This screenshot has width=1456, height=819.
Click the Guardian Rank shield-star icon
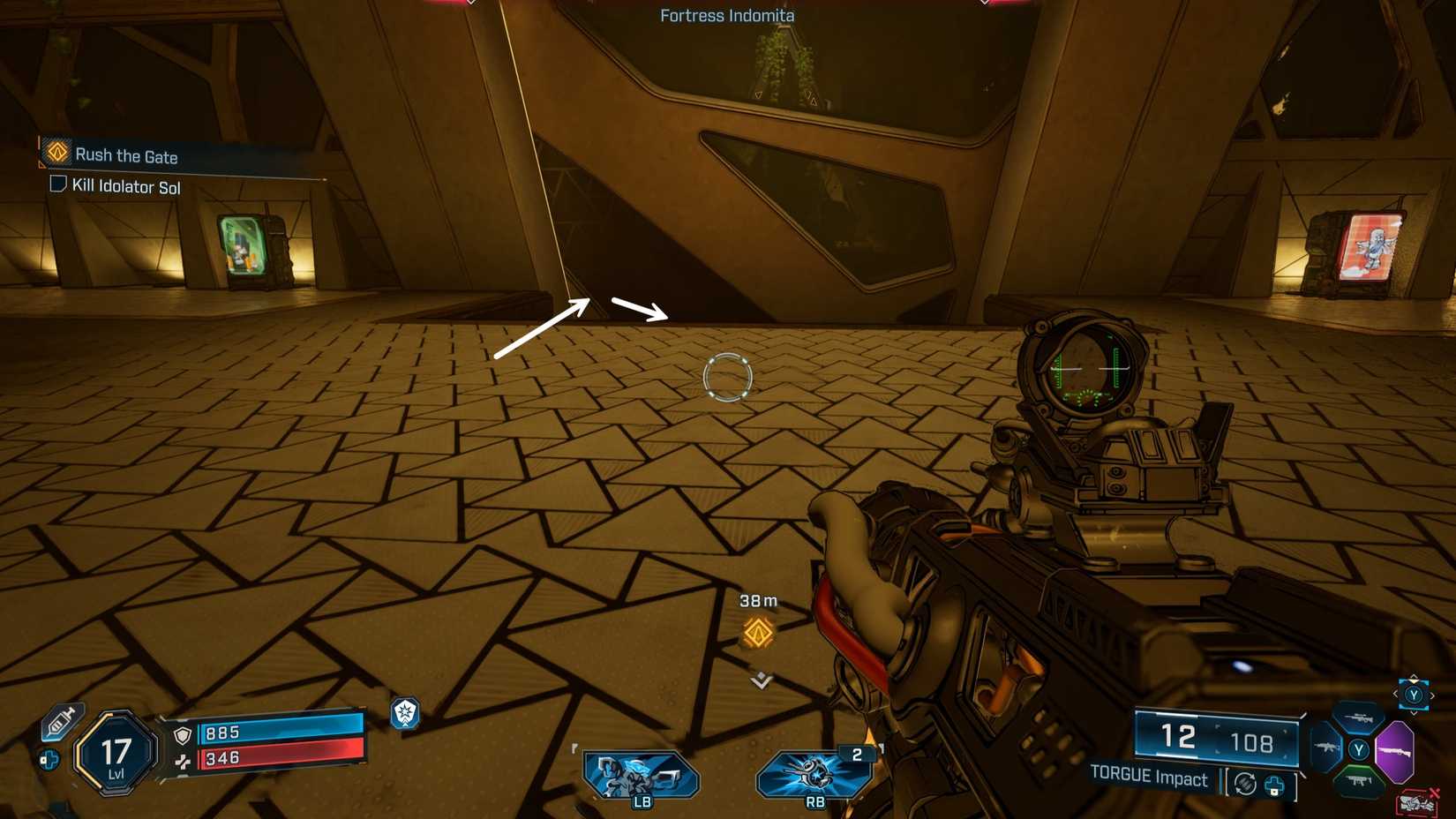tap(404, 713)
